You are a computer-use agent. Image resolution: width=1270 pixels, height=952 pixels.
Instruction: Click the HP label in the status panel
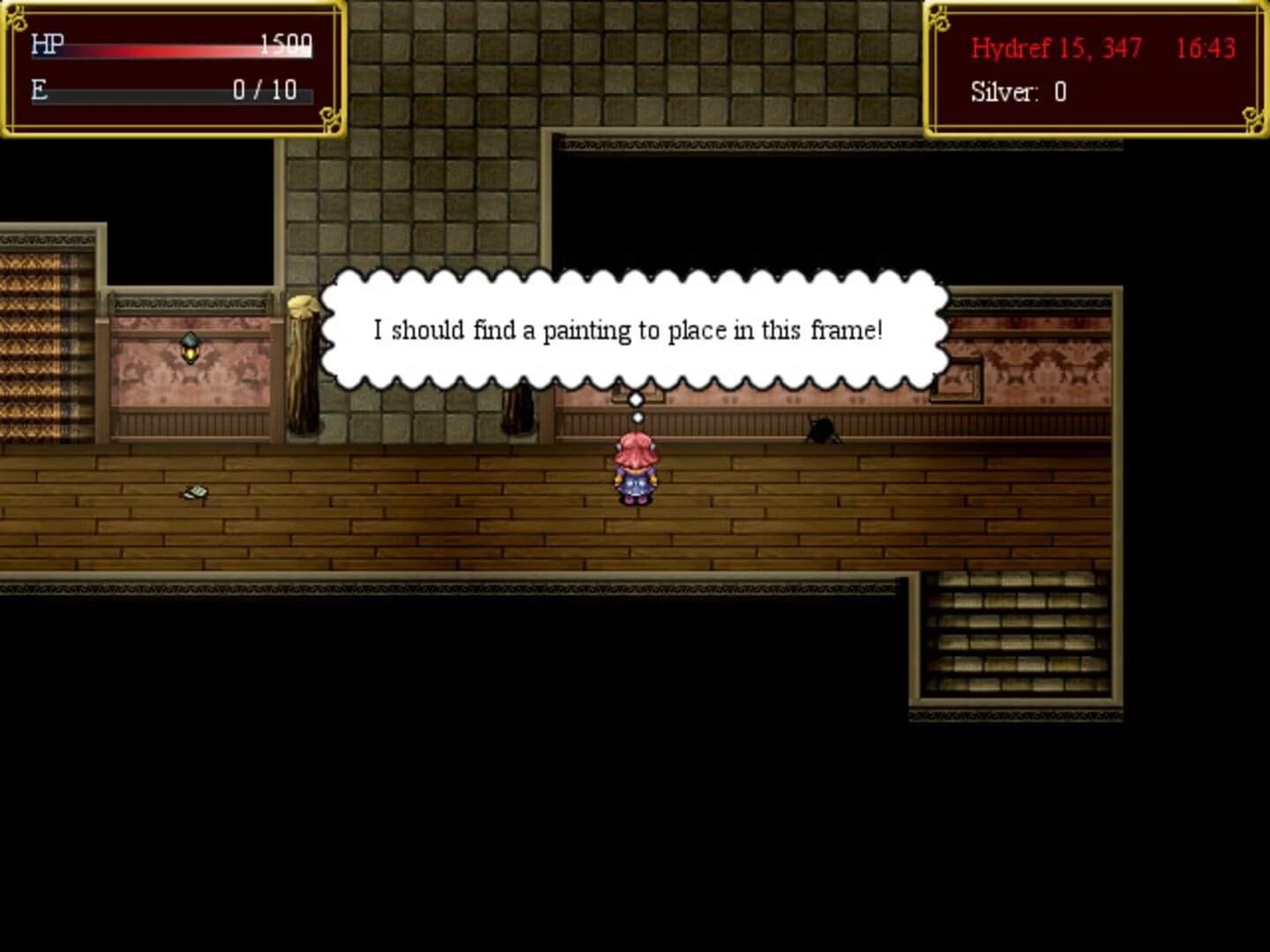tap(46, 41)
